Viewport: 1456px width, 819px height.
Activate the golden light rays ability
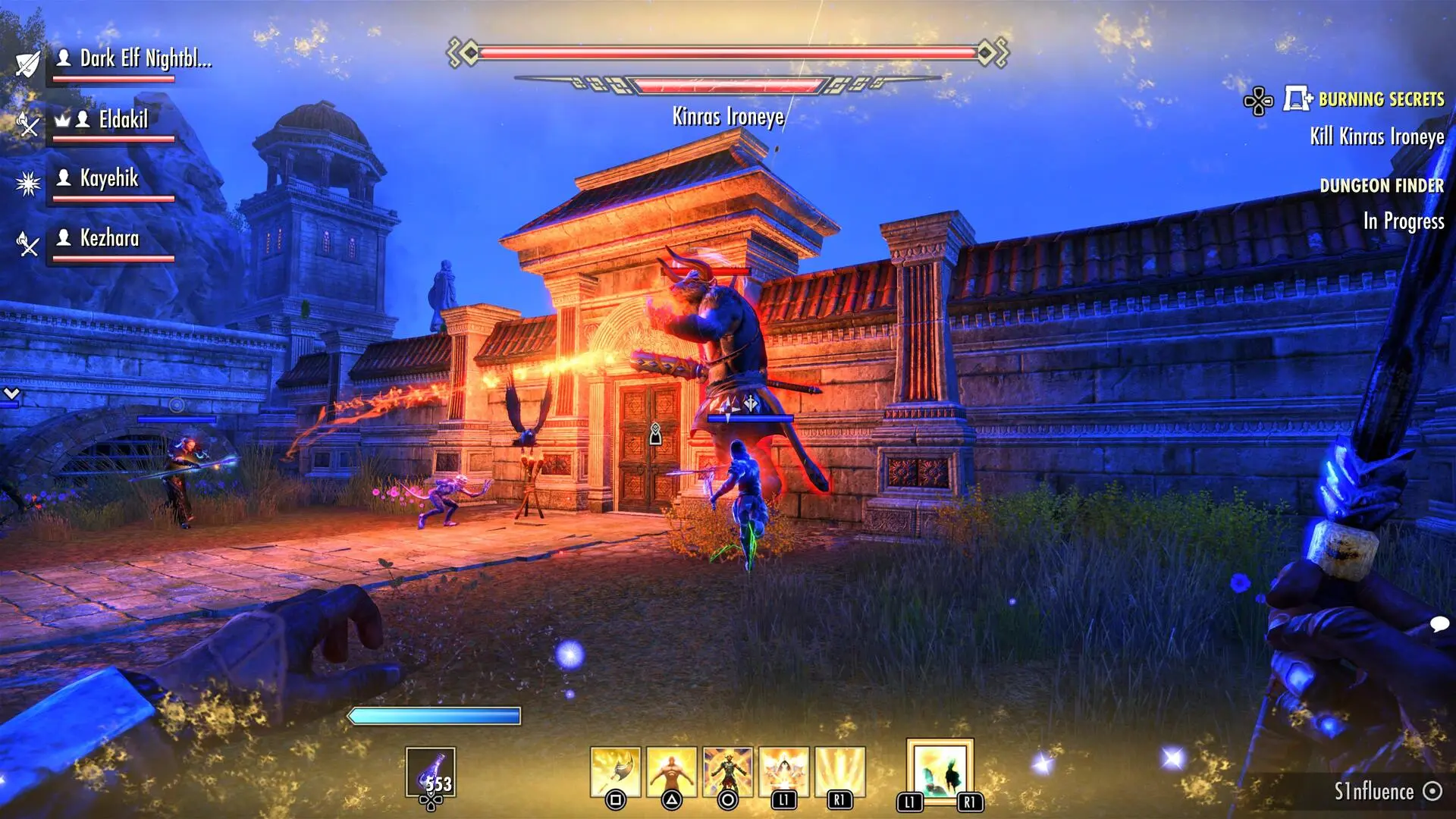click(839, 772)
